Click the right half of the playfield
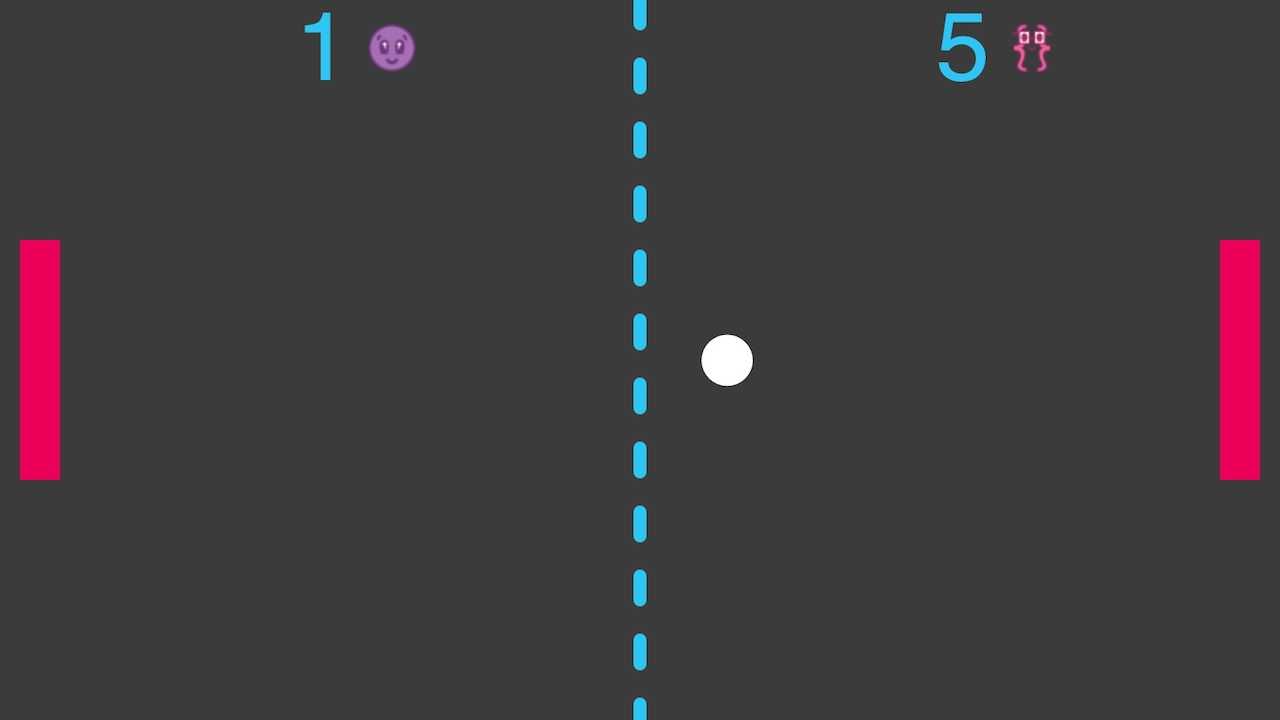The height and width of the screenshot is (720, 1280). coord(960,400)
